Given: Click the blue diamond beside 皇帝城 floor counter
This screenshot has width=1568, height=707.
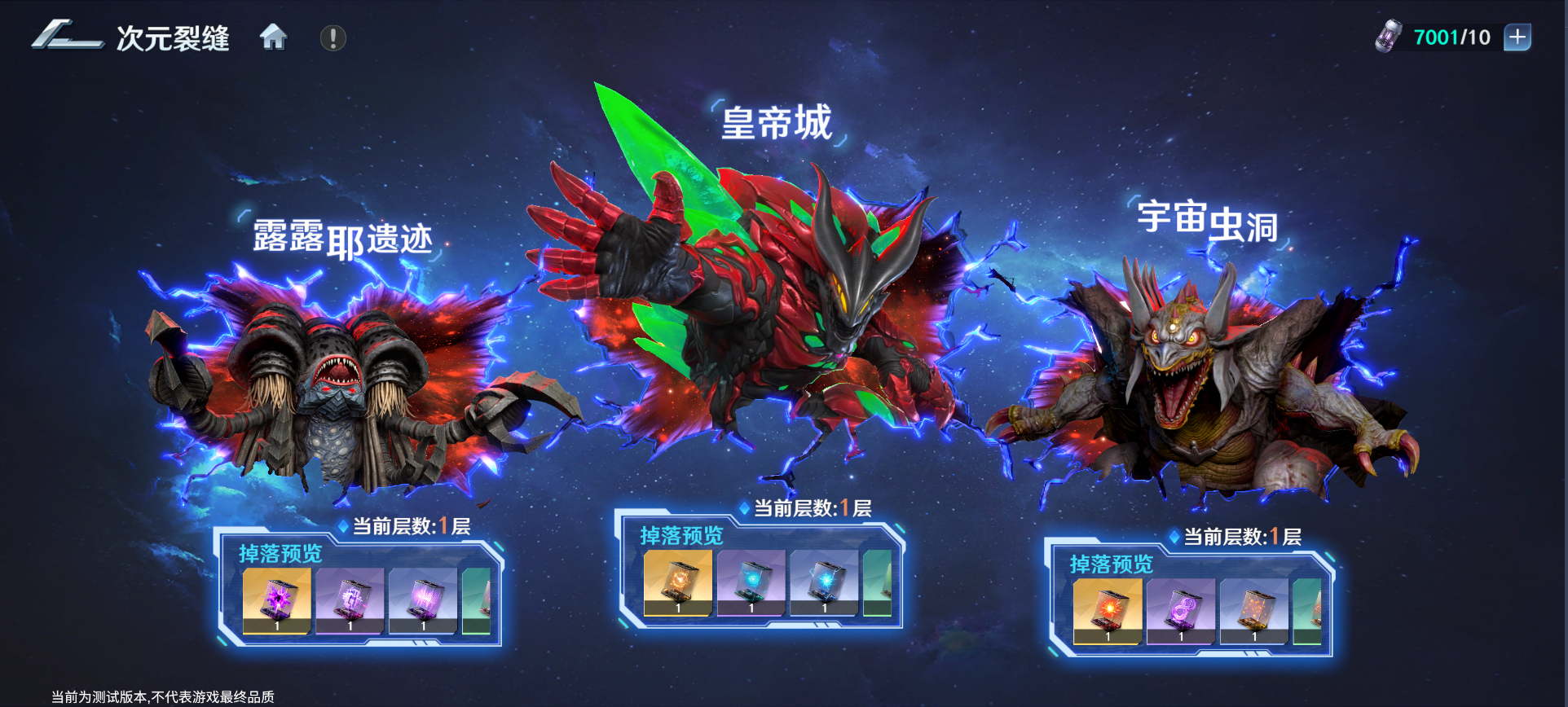Looking at the screenshot, I should pyautogui.click(x=743, y=510).
